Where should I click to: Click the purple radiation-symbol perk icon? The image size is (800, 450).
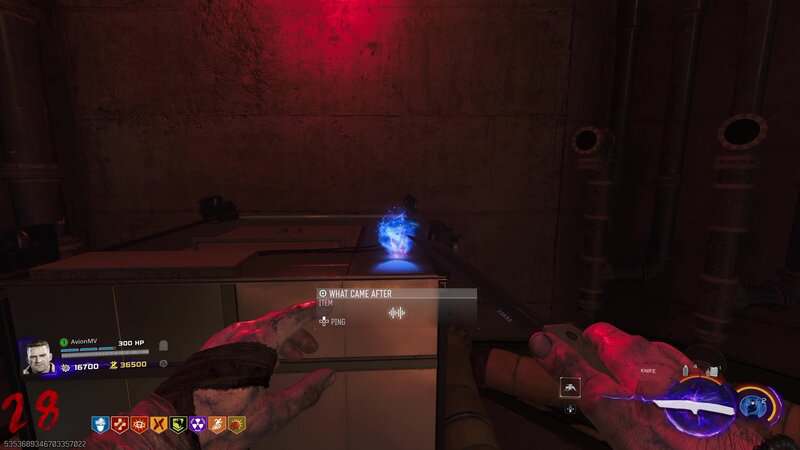tap(197, 424)
